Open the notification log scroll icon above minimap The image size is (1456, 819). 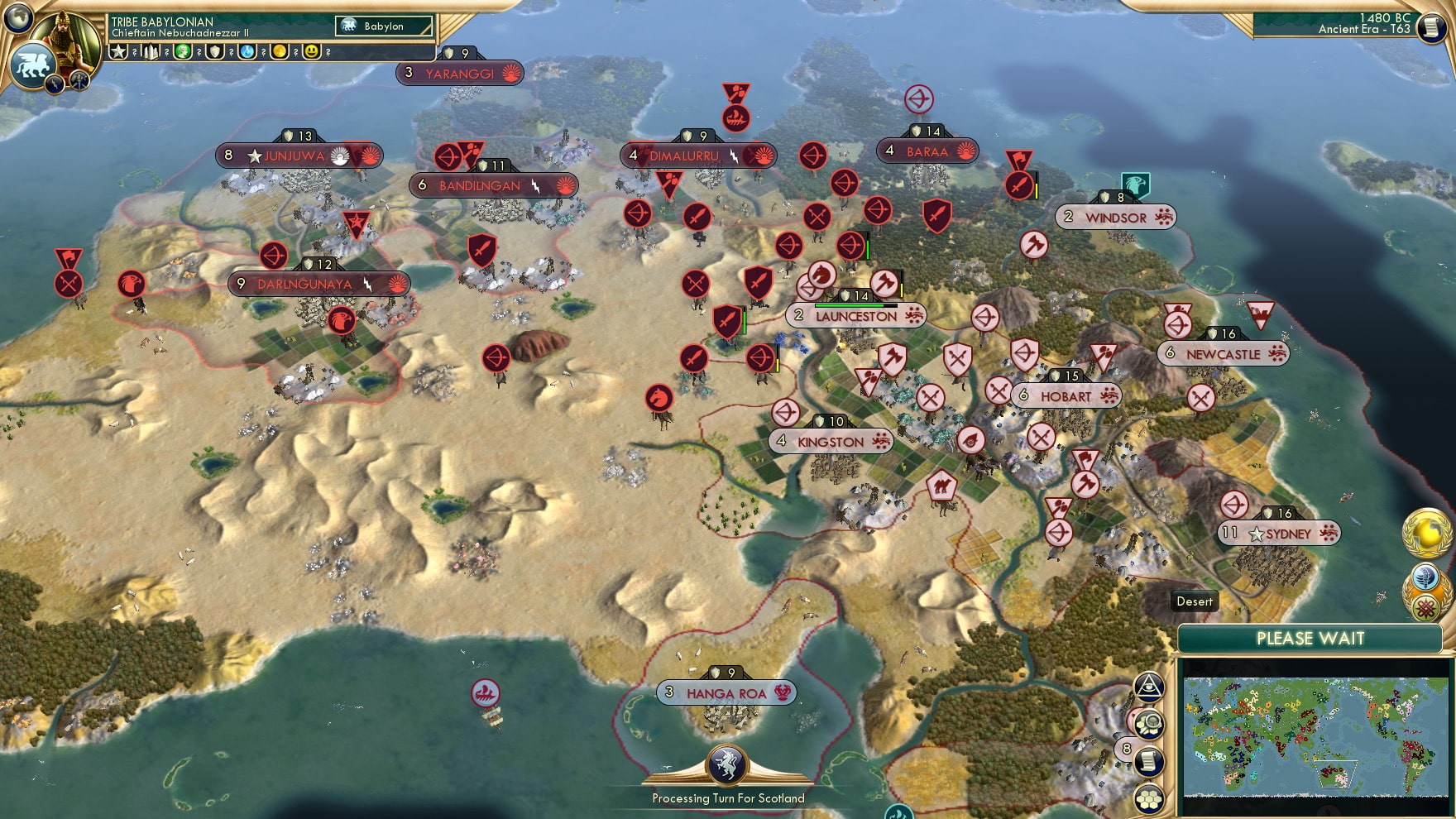coord(1150,763)
